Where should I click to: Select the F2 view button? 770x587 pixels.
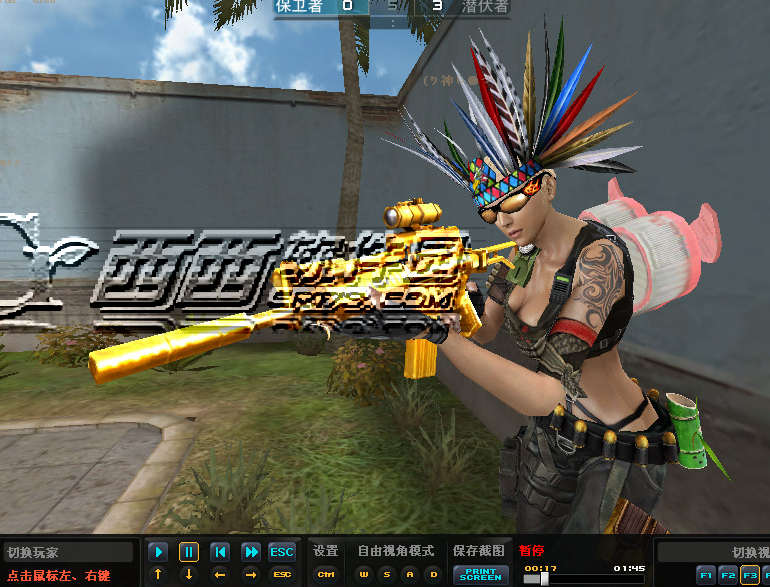tap(728, 575)
